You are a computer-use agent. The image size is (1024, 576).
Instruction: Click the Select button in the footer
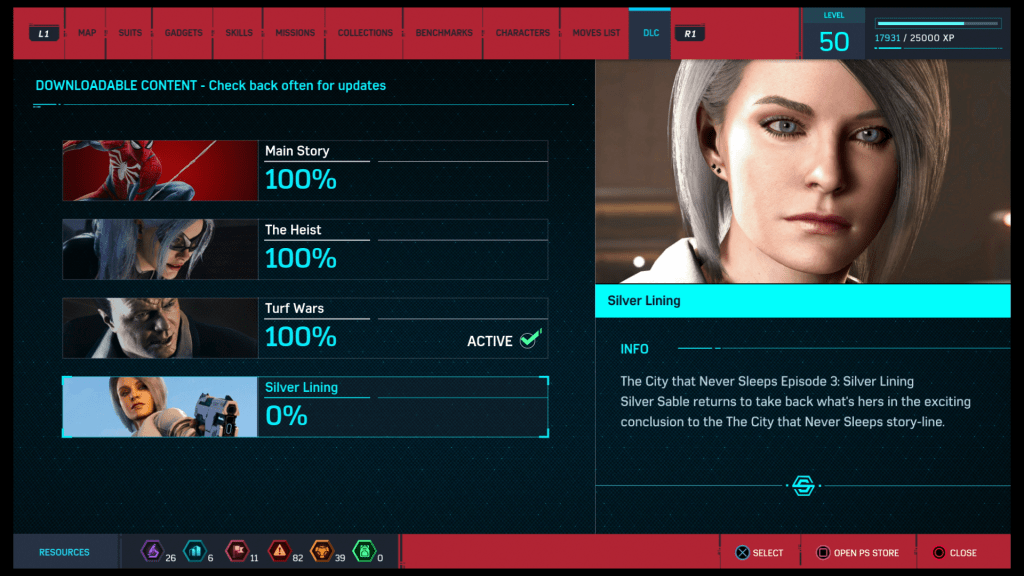[760, 553]
